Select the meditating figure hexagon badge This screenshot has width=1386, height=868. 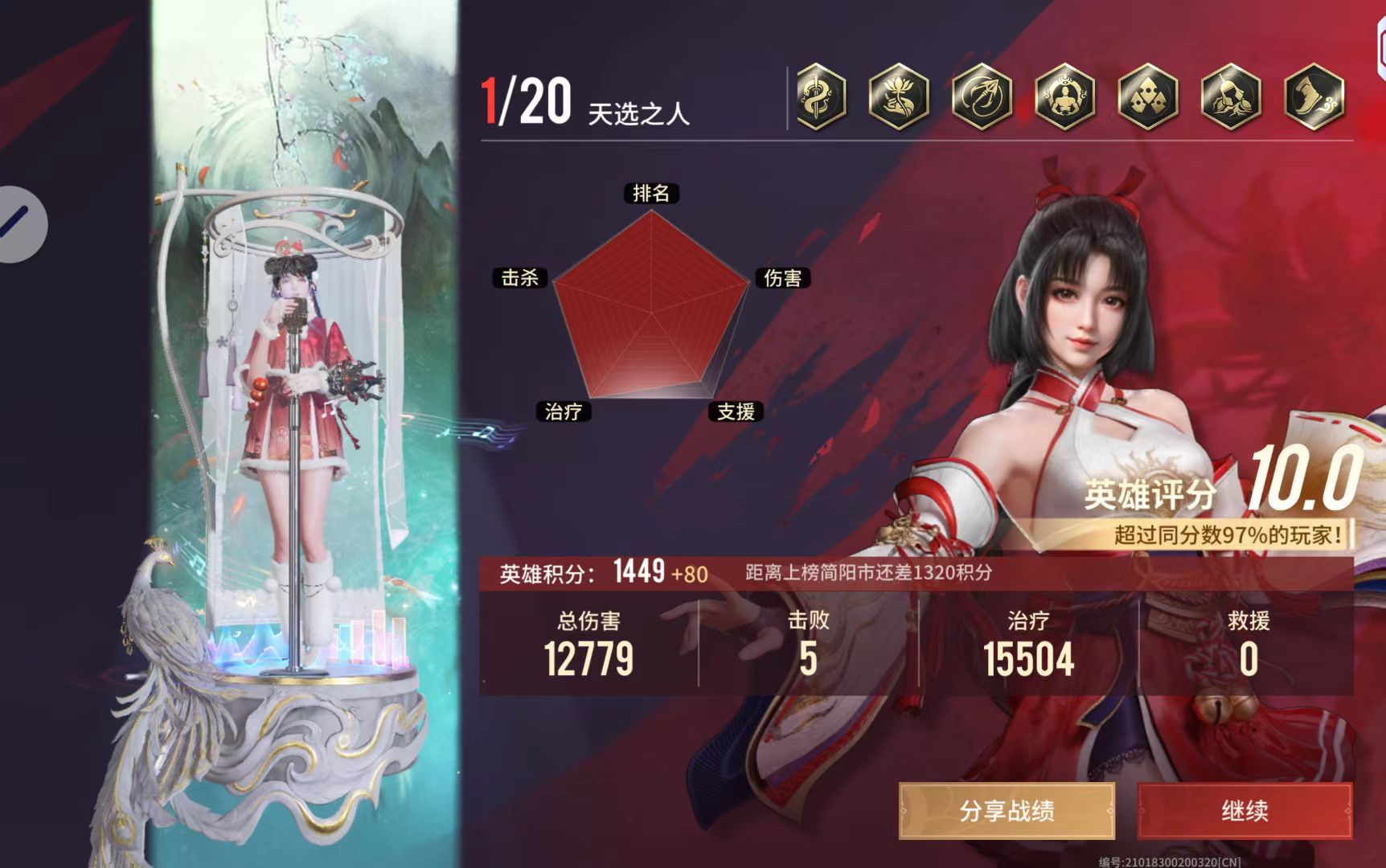coord(1065,97)
